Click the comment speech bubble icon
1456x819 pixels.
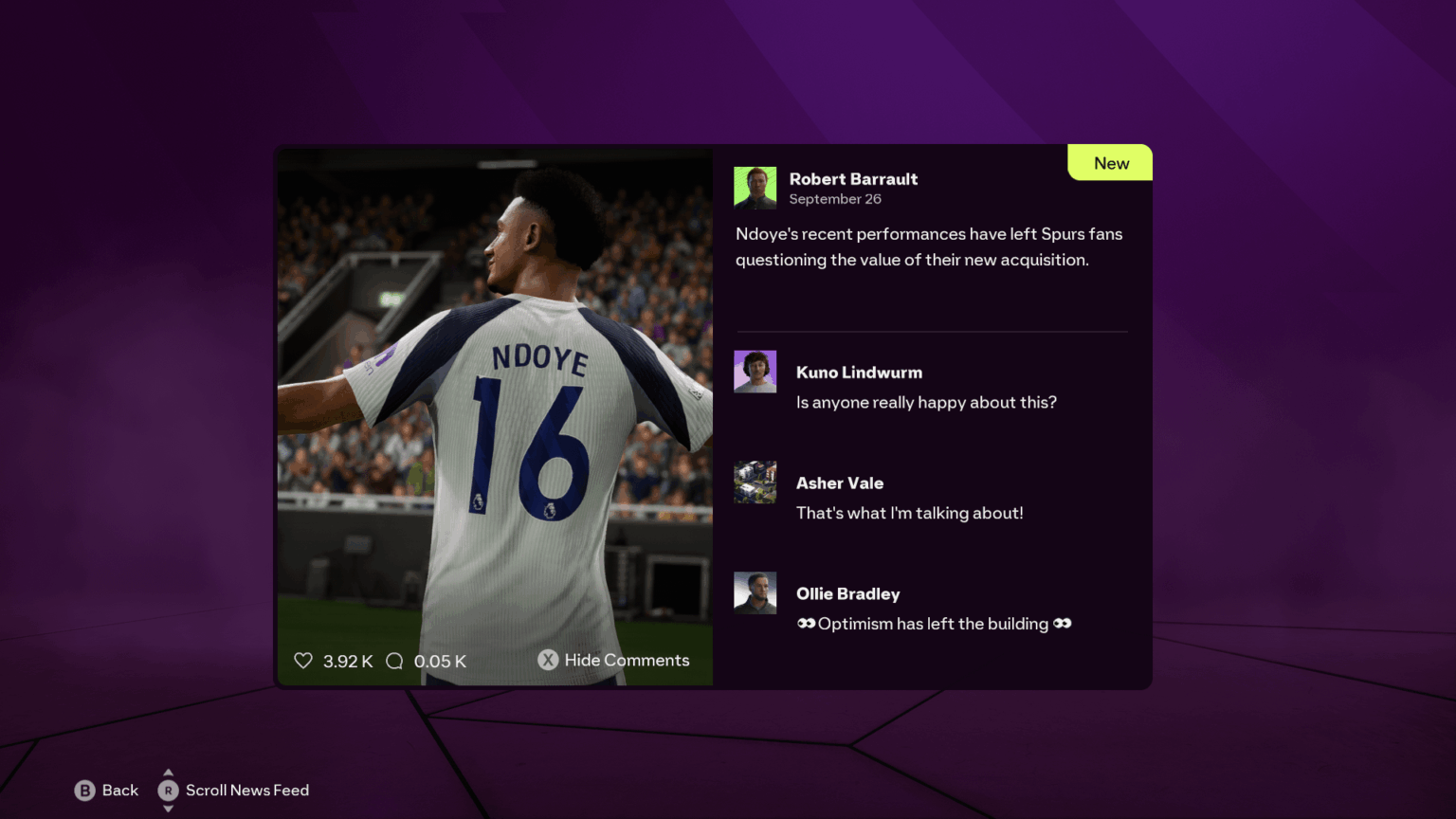pyautogui.click(x=394, y=660)
